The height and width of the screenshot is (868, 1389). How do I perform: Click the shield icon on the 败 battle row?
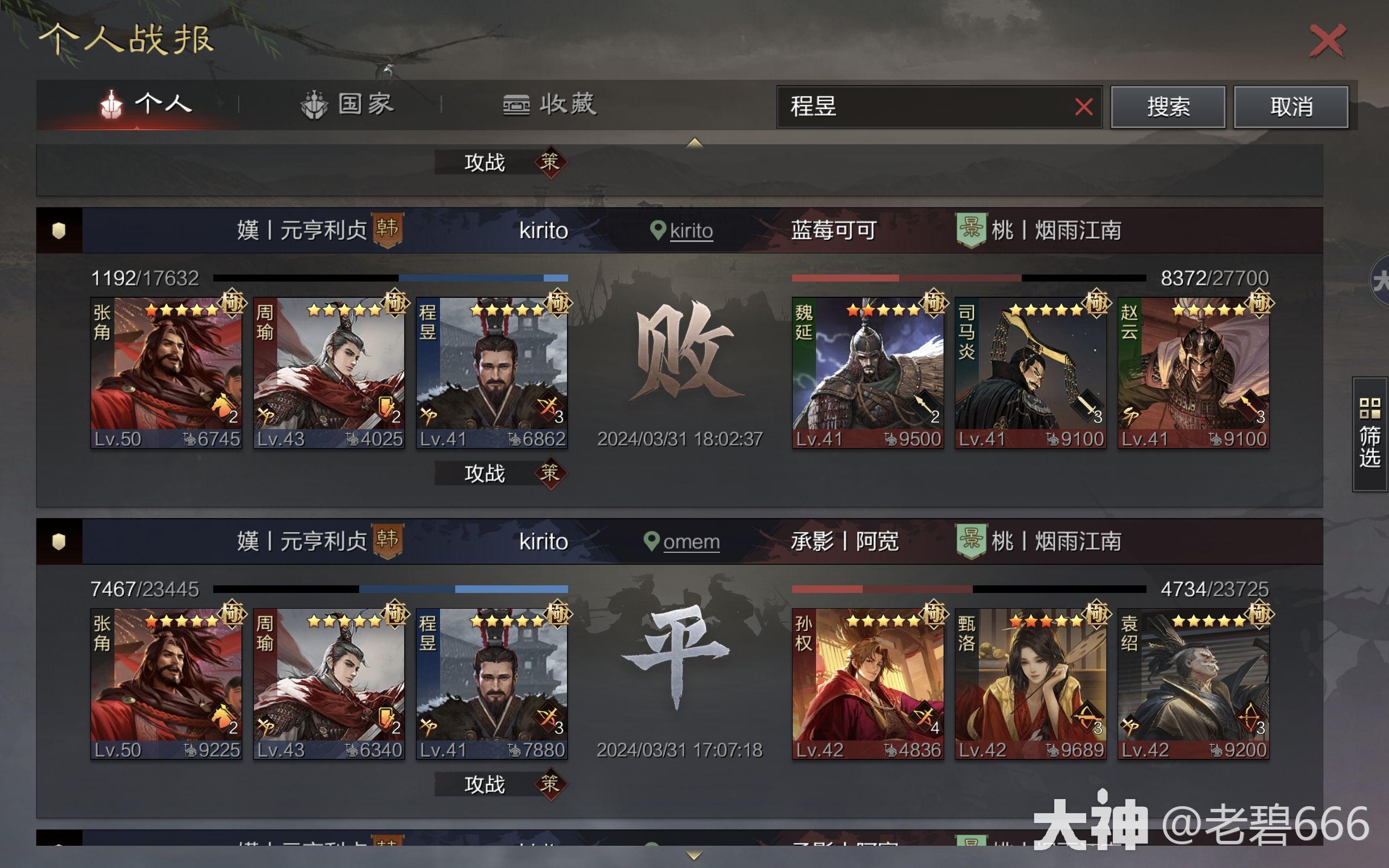click(x=59, y=230)
